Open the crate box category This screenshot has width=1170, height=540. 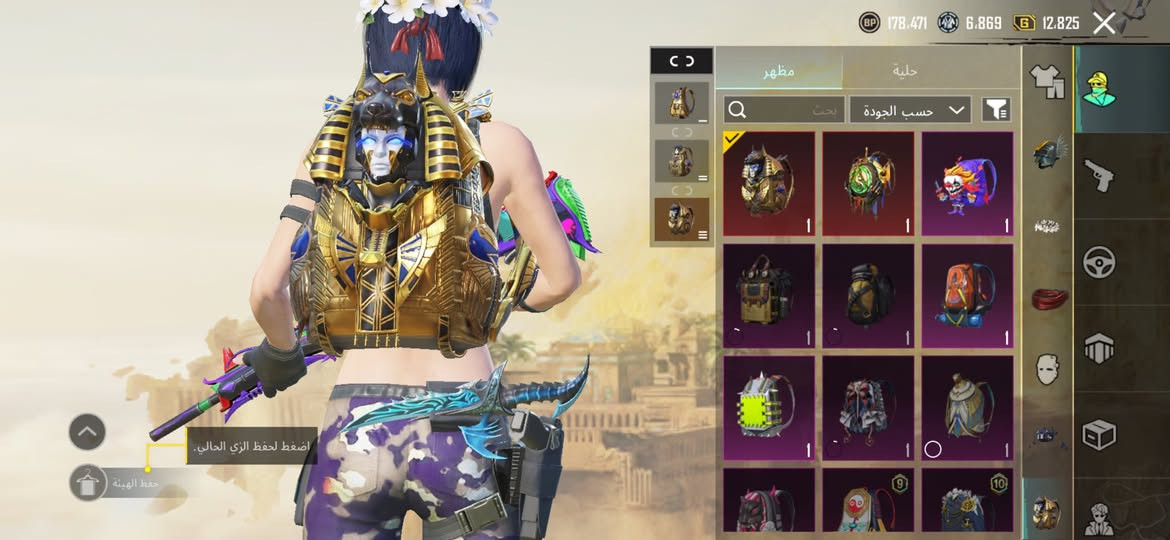tap(1100, 434)
